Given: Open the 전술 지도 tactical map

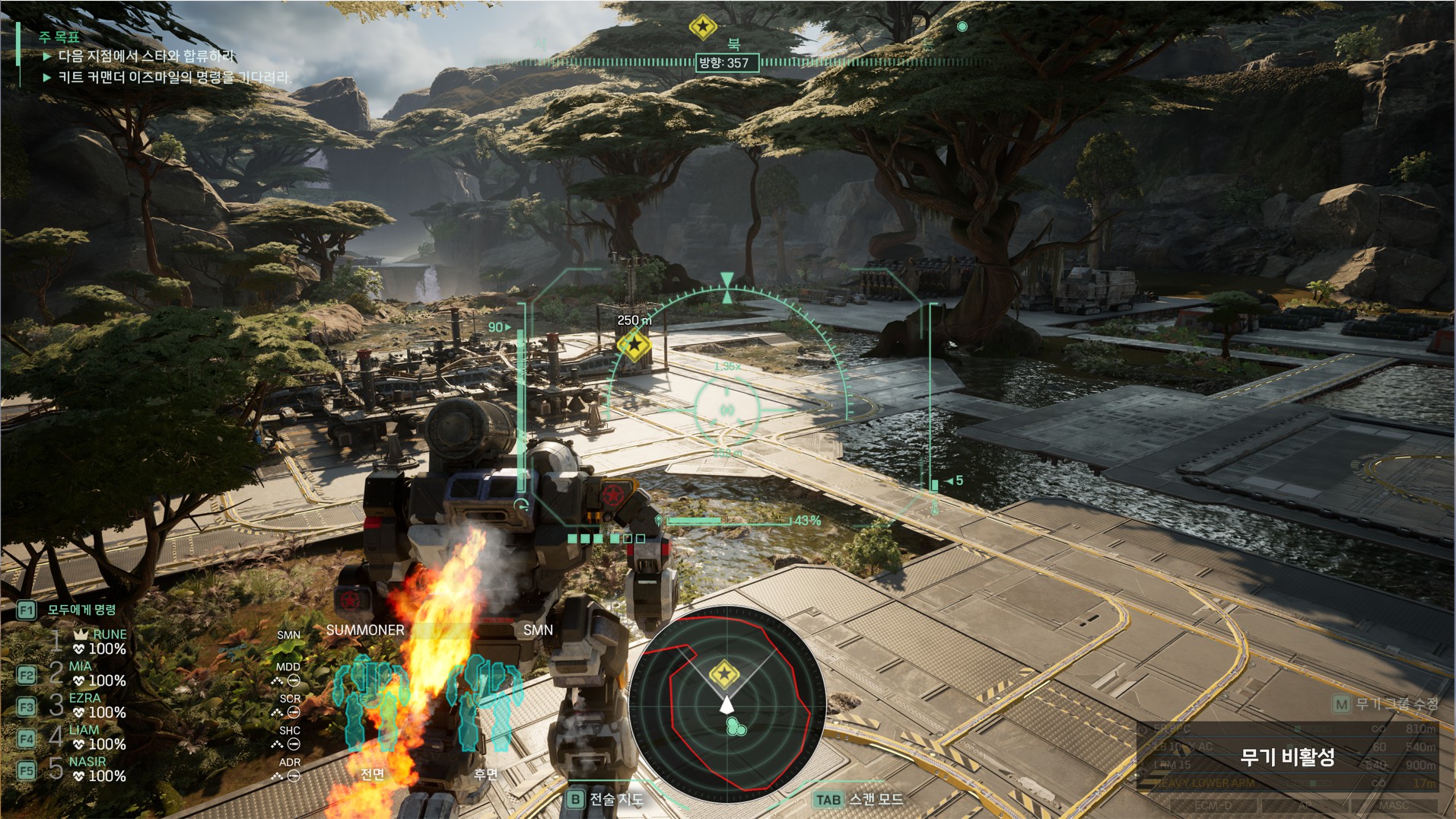Looking at the screenshot, I should tap(606, 799).
